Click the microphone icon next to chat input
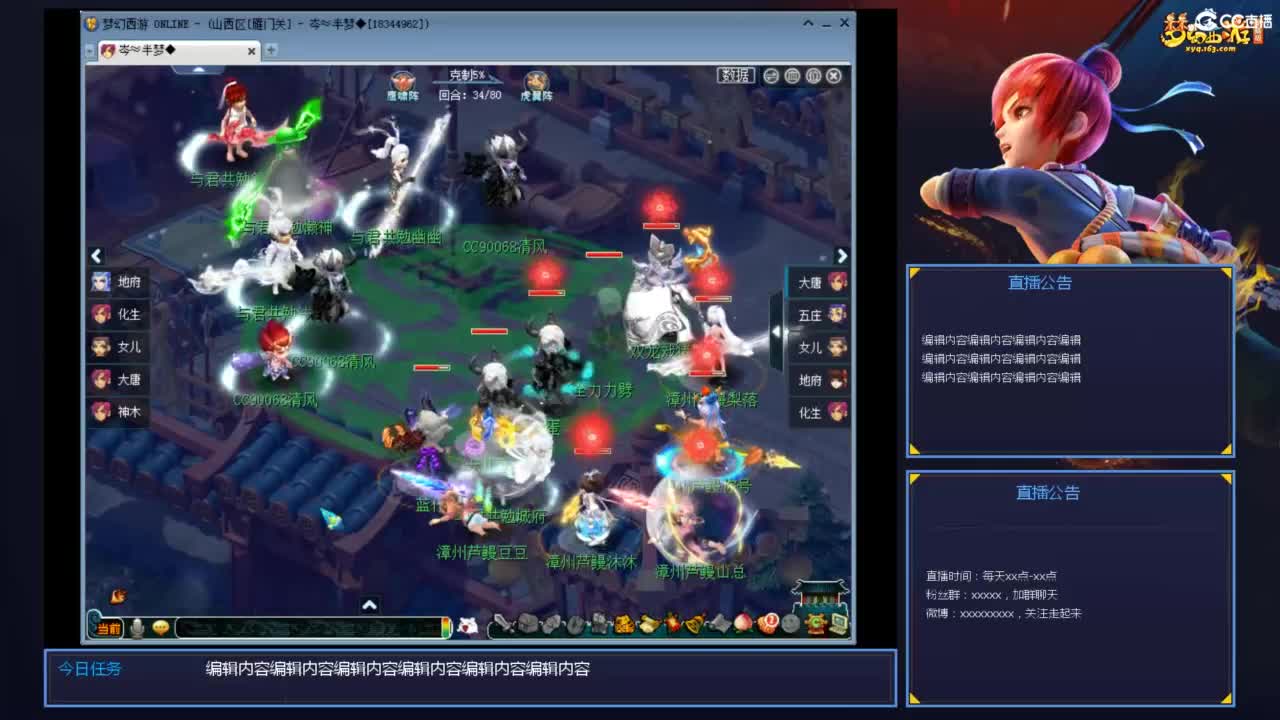Viewport: 1280px width, 720px height. [136, 627]
